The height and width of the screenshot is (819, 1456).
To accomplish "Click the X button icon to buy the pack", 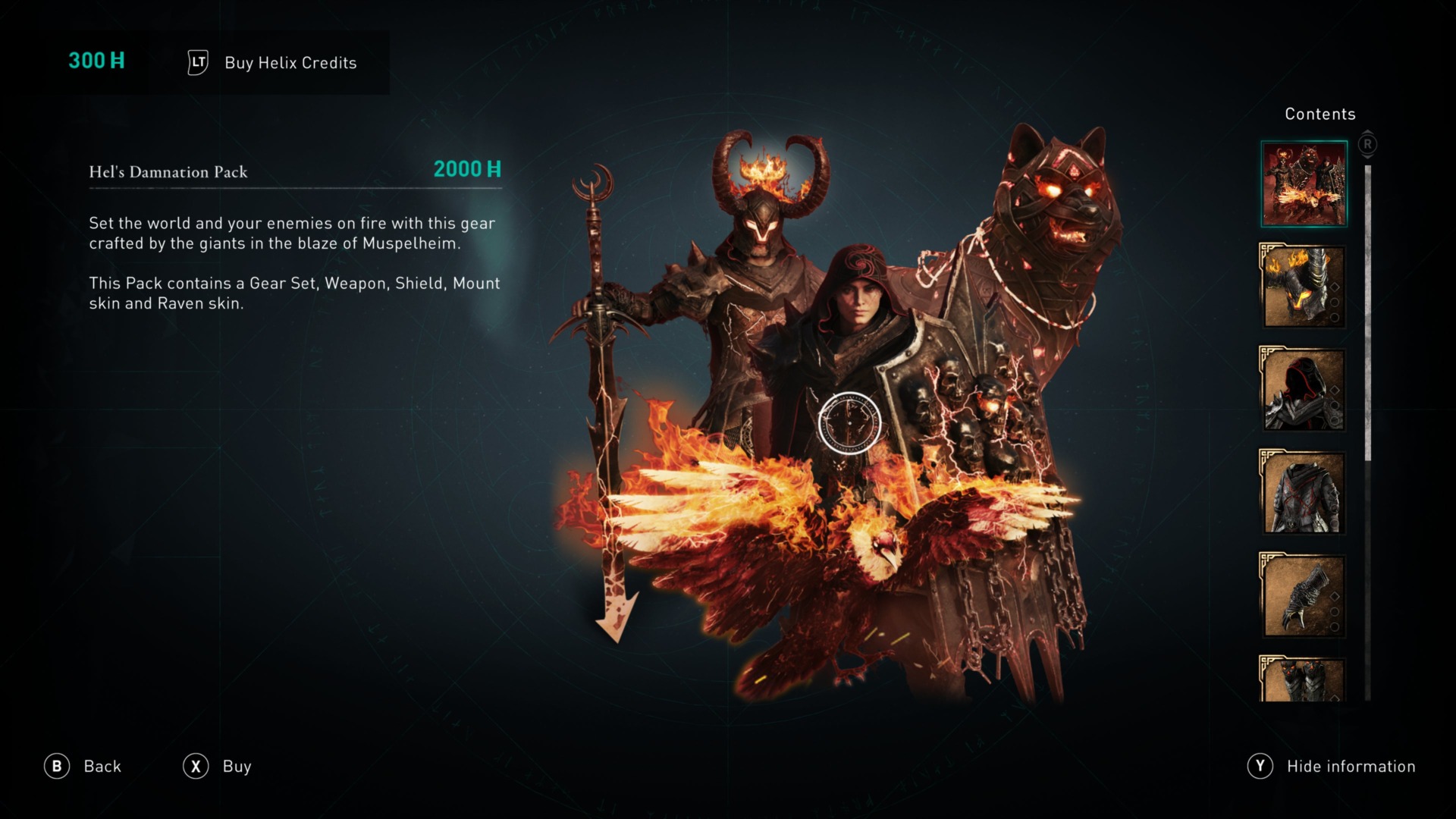I will 196,767.
